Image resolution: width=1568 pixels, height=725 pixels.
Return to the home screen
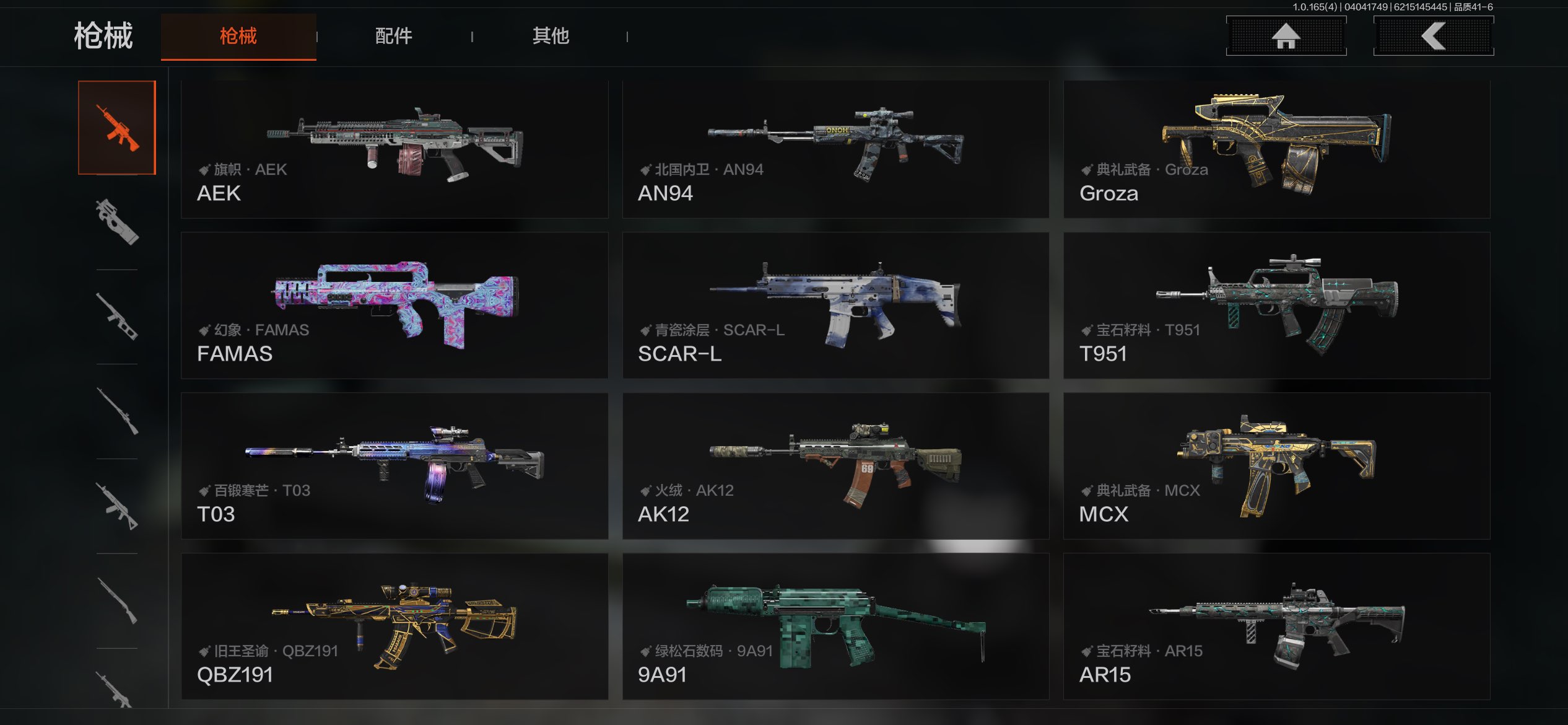pyautogui.click(x=1286, y=36)
